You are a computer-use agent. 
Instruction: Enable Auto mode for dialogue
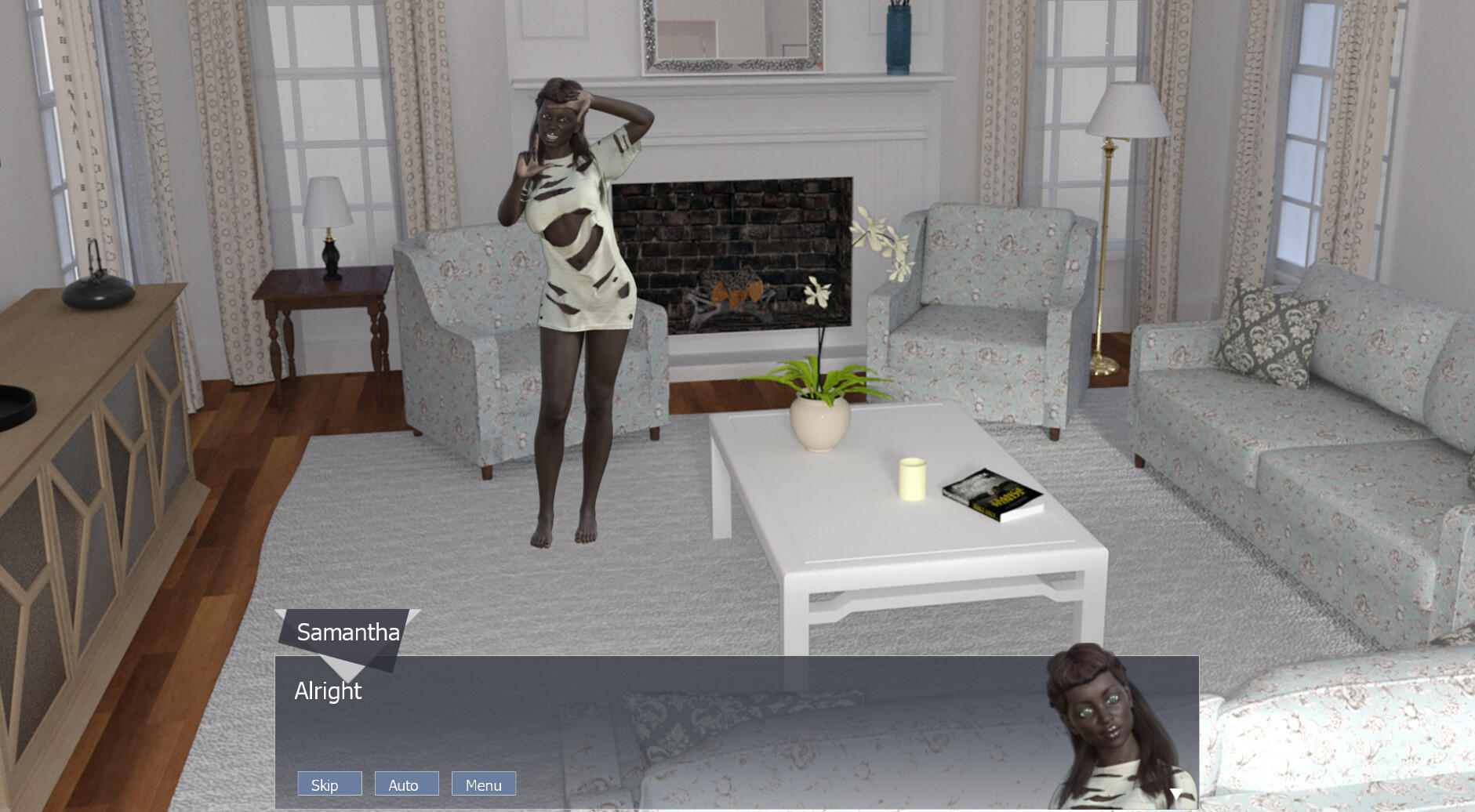click(x=406, y=783)
